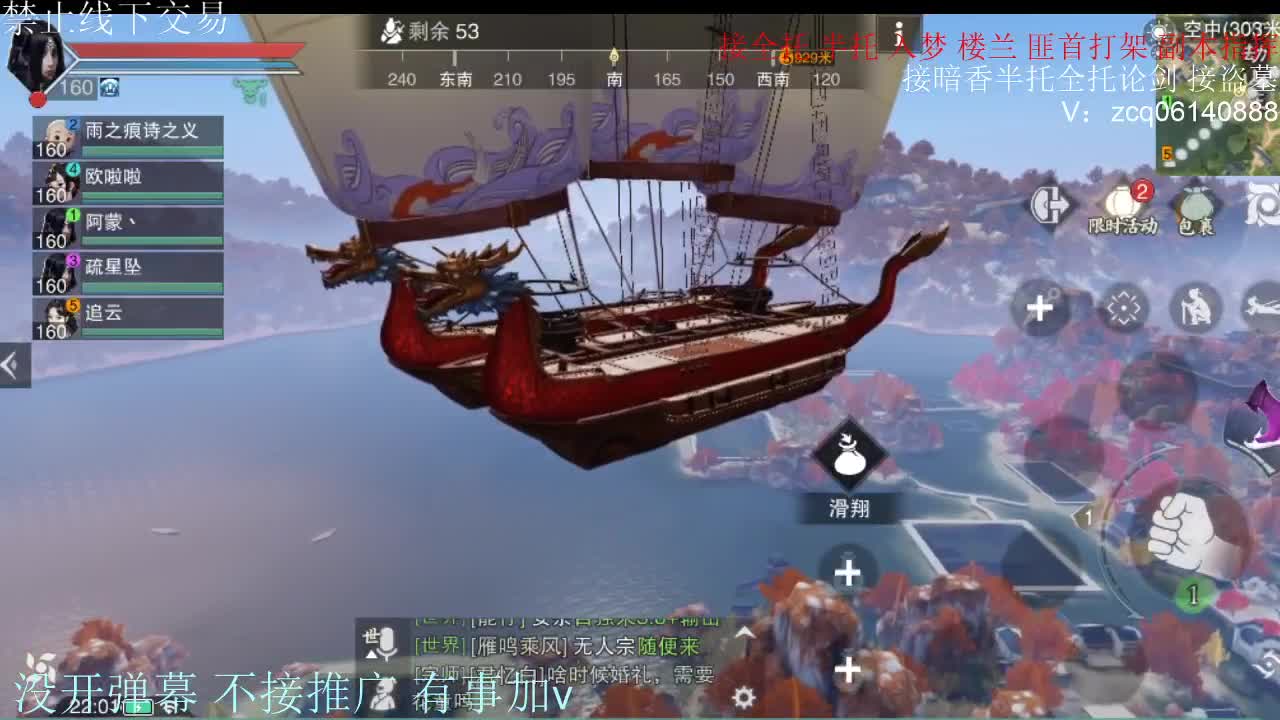This screenshot has width=1280, height=720.
Task: Expand the channel selector triangle under 世
Action: pos(371,652)
